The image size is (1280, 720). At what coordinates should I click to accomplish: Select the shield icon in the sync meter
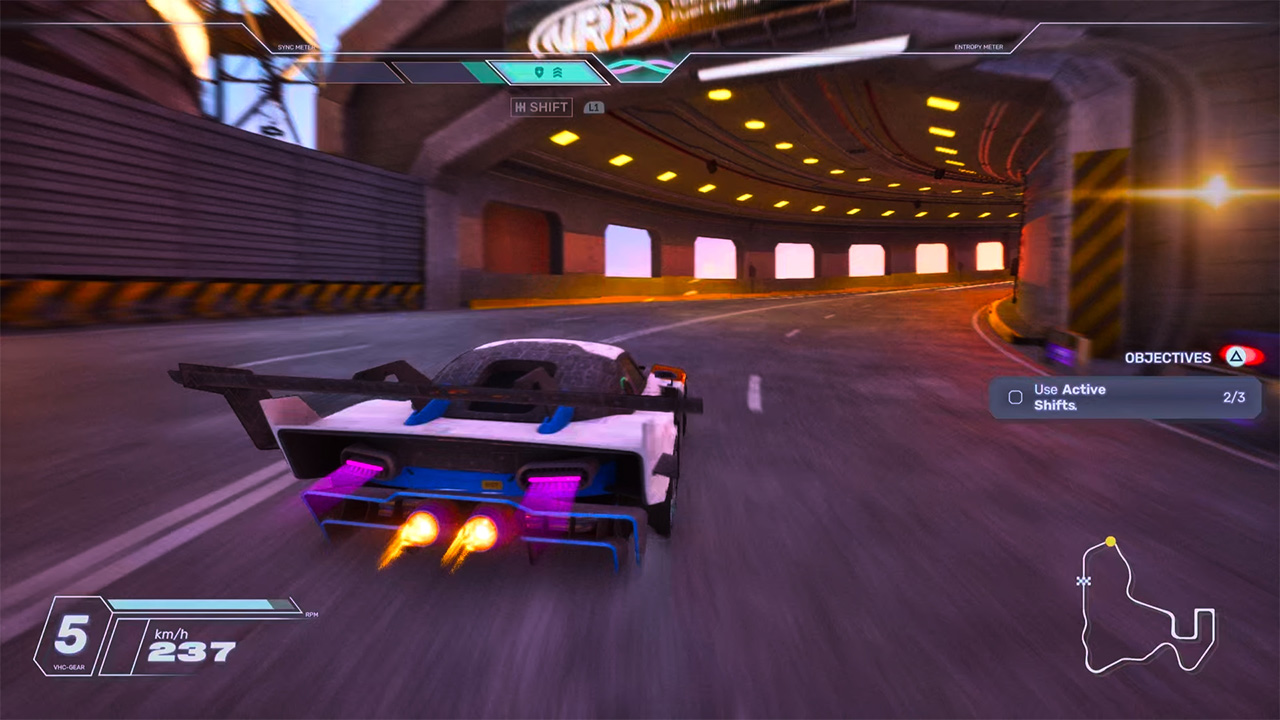click(538, 72)
